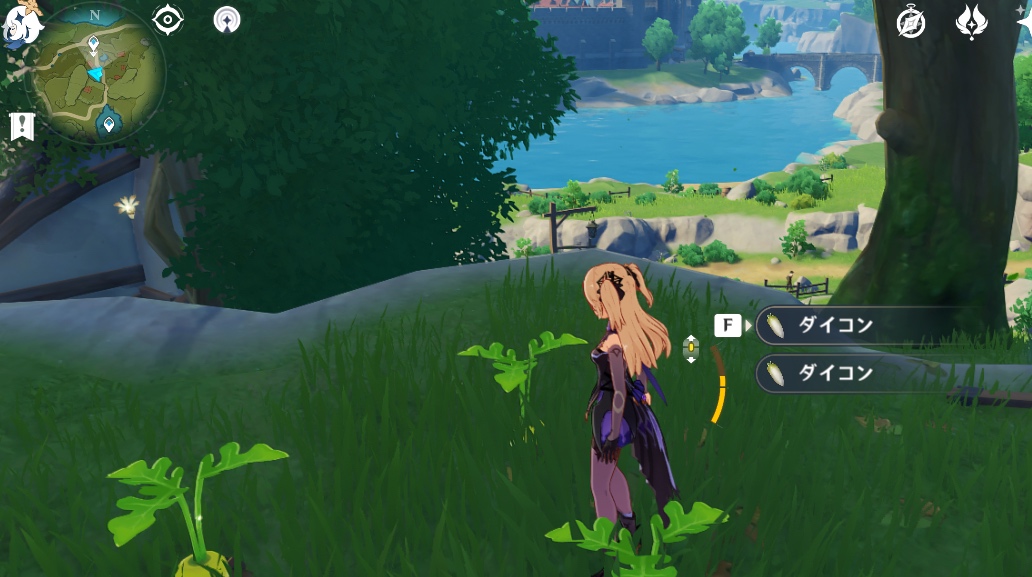Activate the eye-shaped elemental sight icon
This screenshot has height=577, width=1032.
point(168,20)
